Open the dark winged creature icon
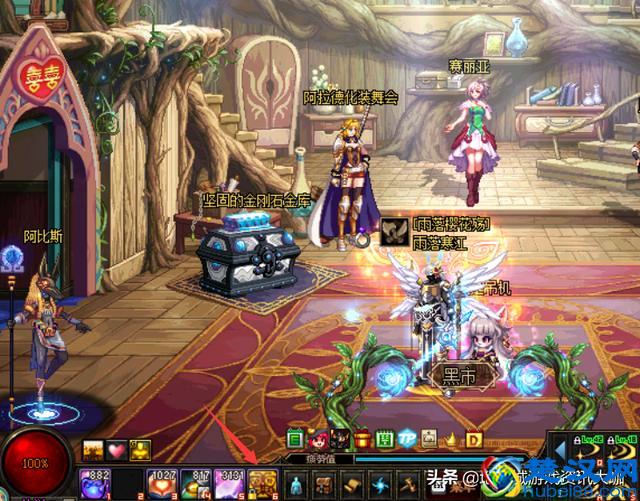The width and height of the screenshot is (640, 501). 340,439
